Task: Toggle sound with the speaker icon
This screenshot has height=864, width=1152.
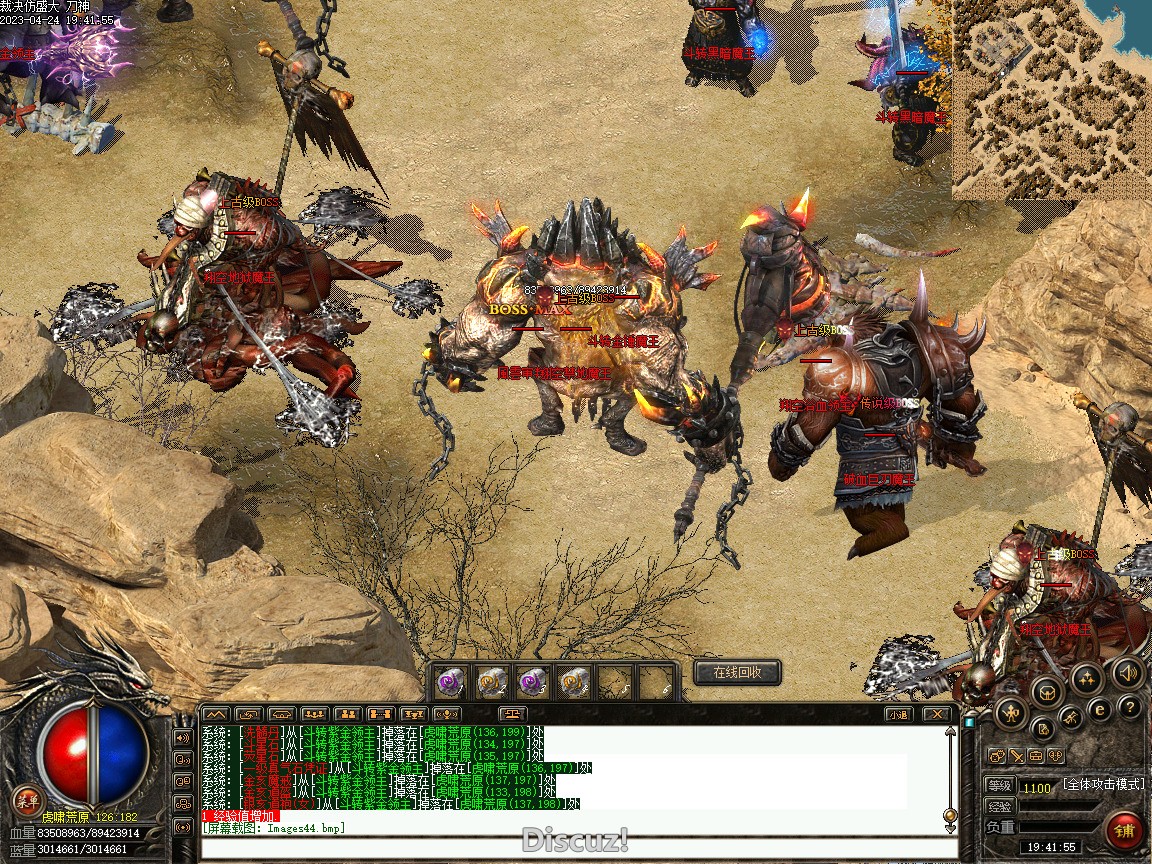Action: click(x=1126, y=672)
